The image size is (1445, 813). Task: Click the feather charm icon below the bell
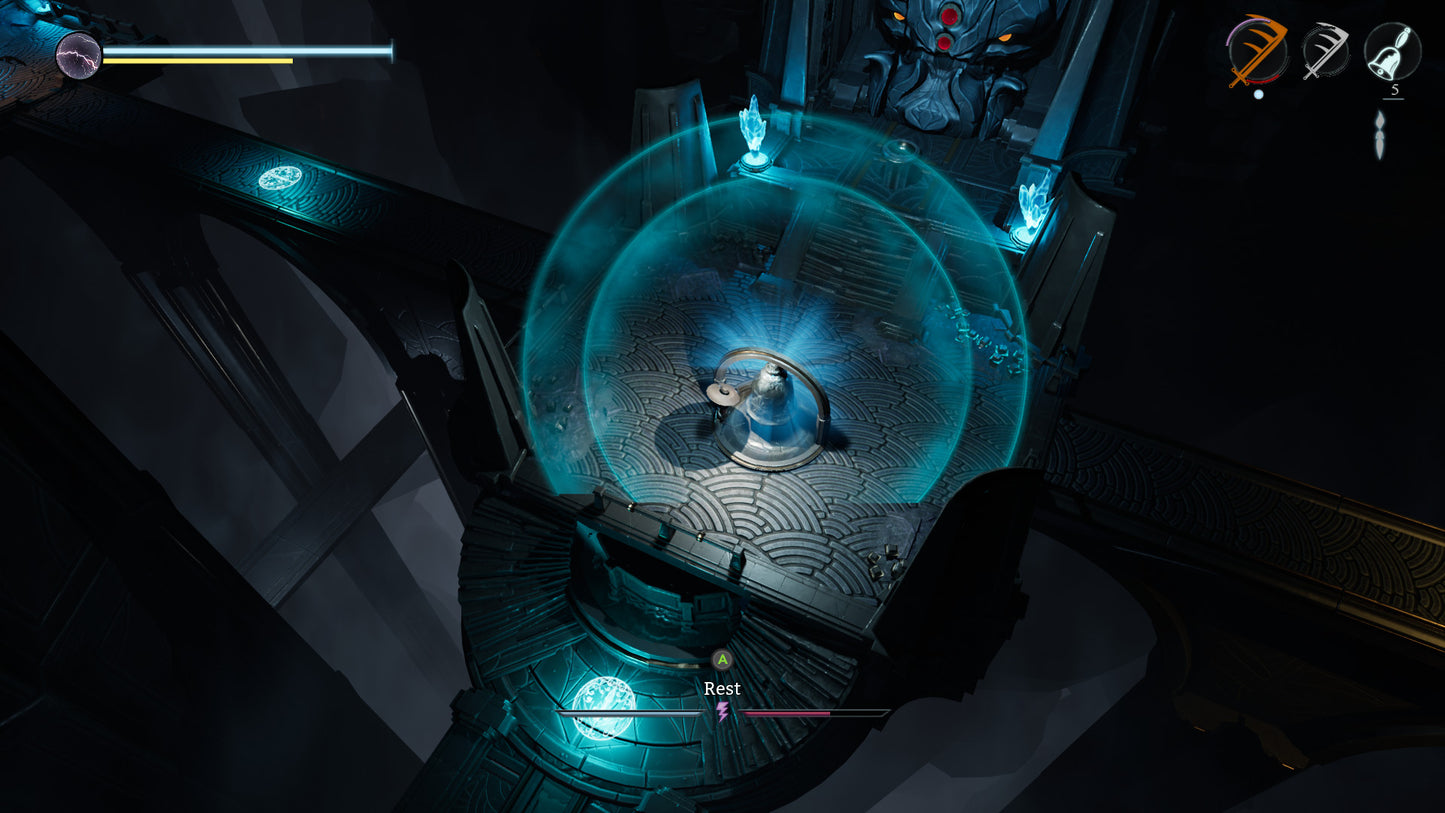coord(1380,135)
